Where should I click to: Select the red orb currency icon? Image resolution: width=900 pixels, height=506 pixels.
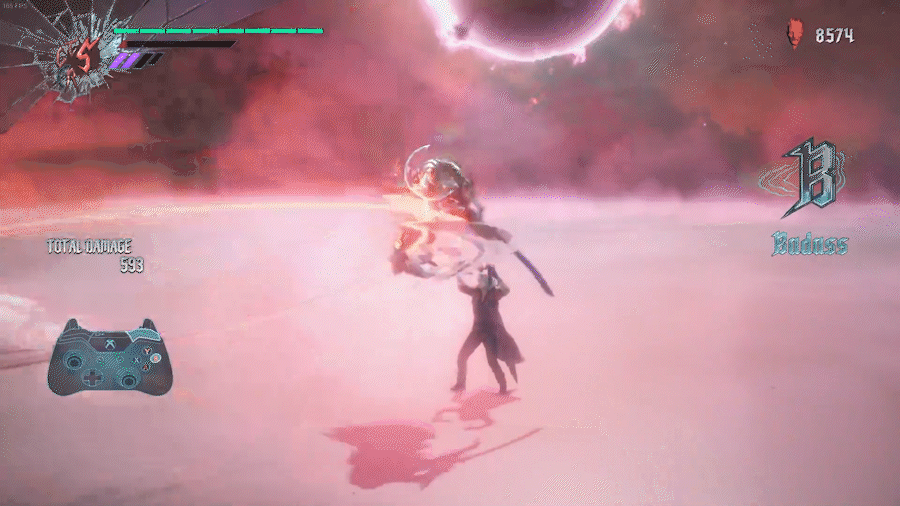(x=794, y=36)
